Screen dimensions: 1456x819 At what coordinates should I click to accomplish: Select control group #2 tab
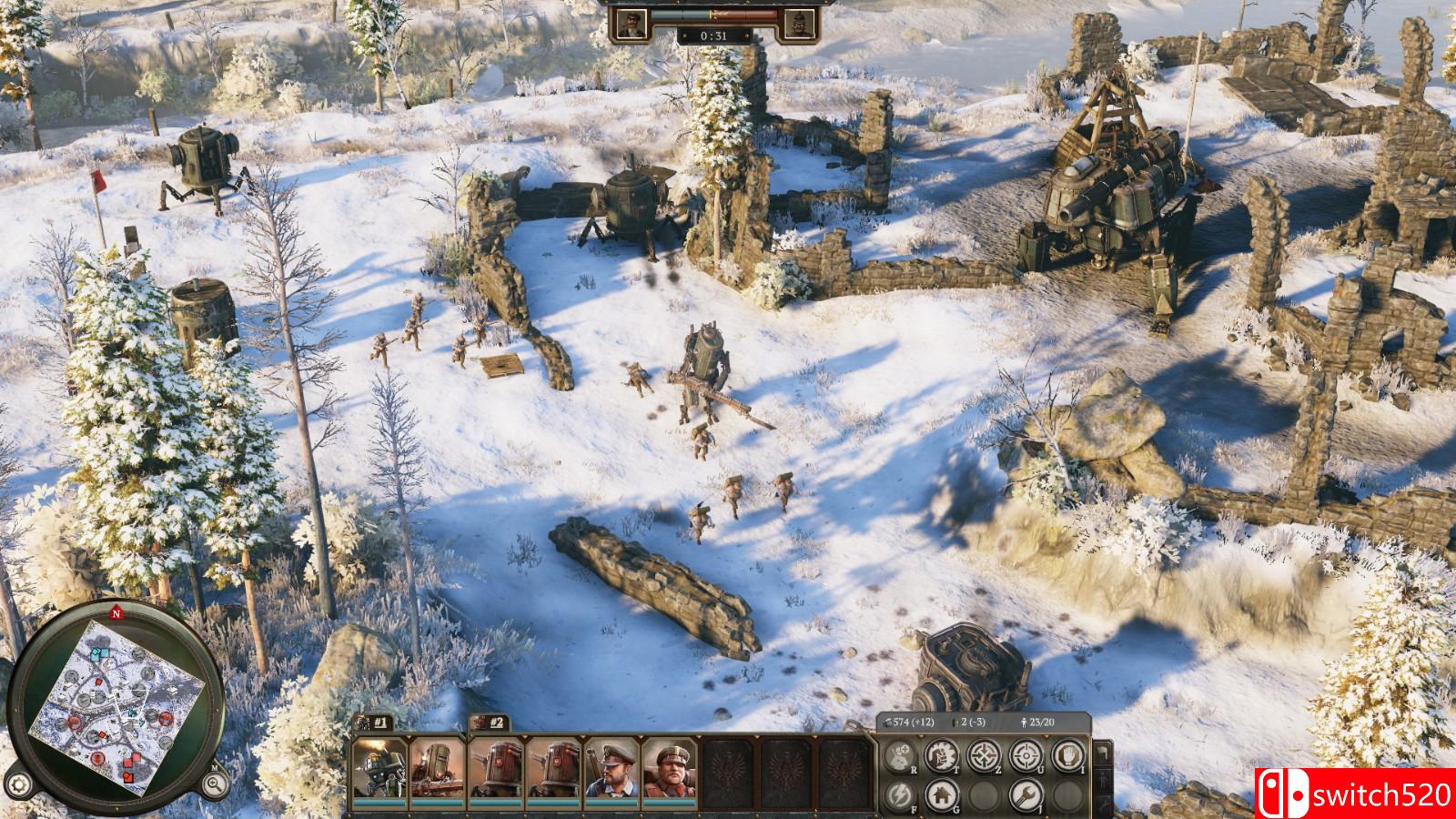click(x=490, y=723)
